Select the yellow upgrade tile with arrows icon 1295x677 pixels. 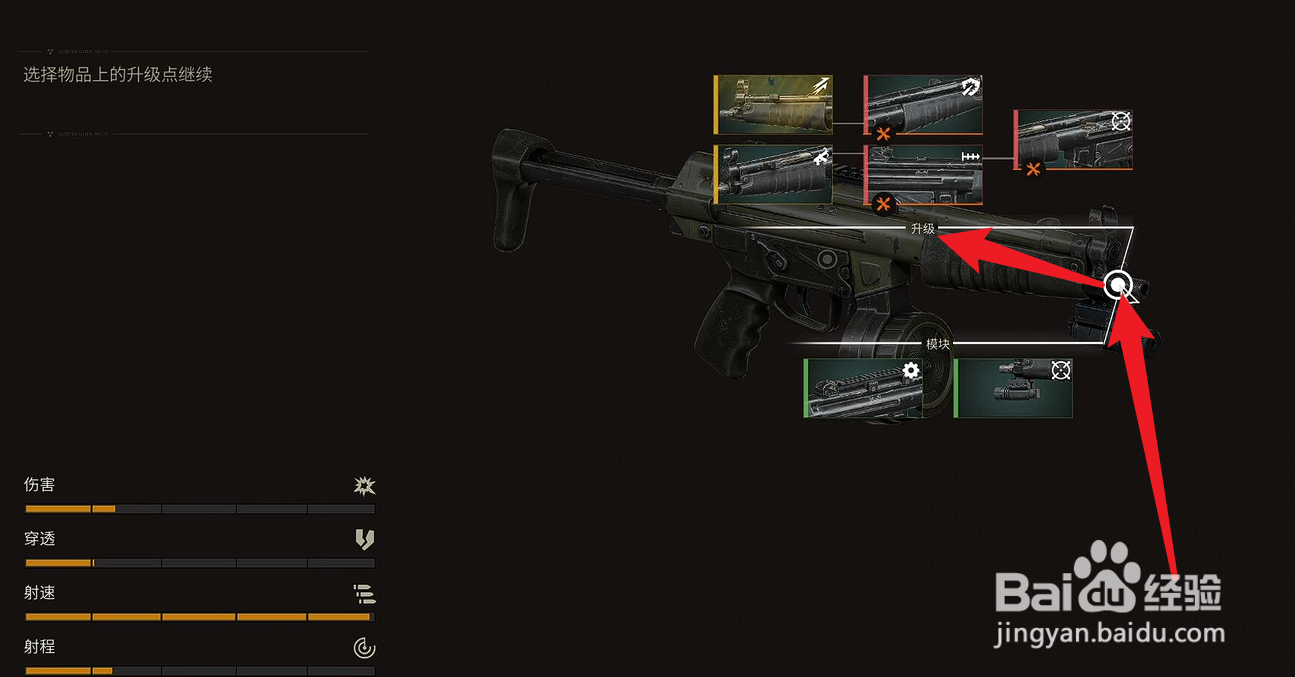773,105
